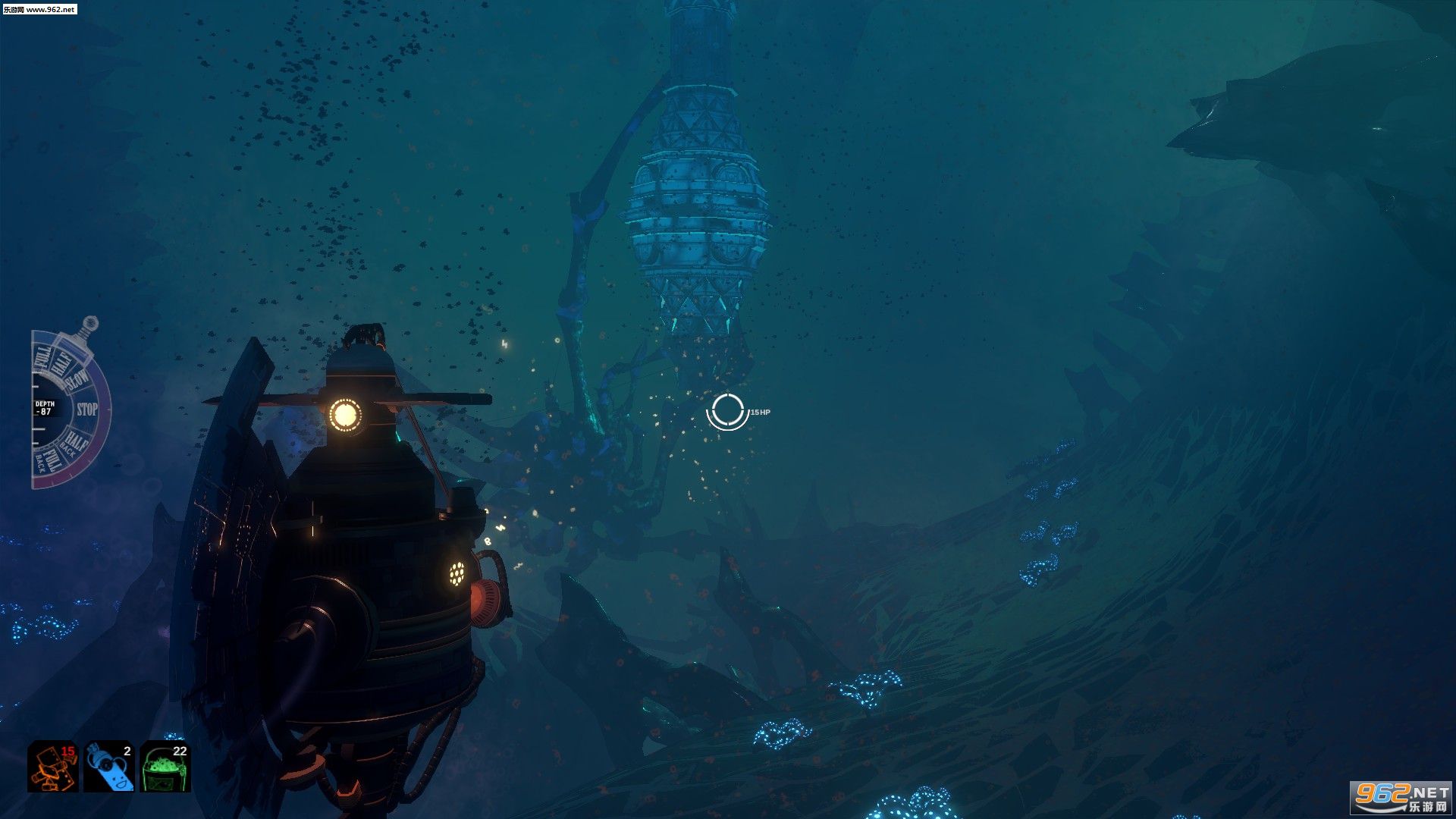Set the throttle to Stop
The width and height of the screenshot is (1456, 819).
pos(86,409)
